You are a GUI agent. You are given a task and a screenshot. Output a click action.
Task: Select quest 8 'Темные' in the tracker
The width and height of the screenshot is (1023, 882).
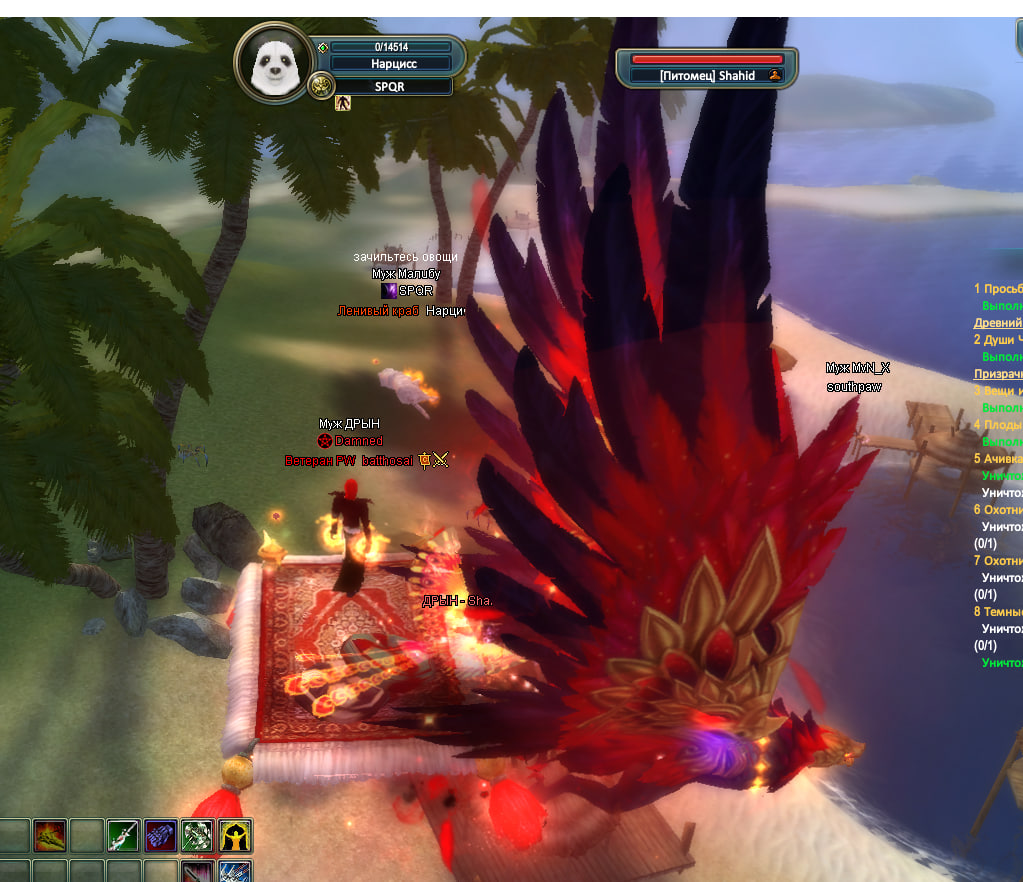998,612
